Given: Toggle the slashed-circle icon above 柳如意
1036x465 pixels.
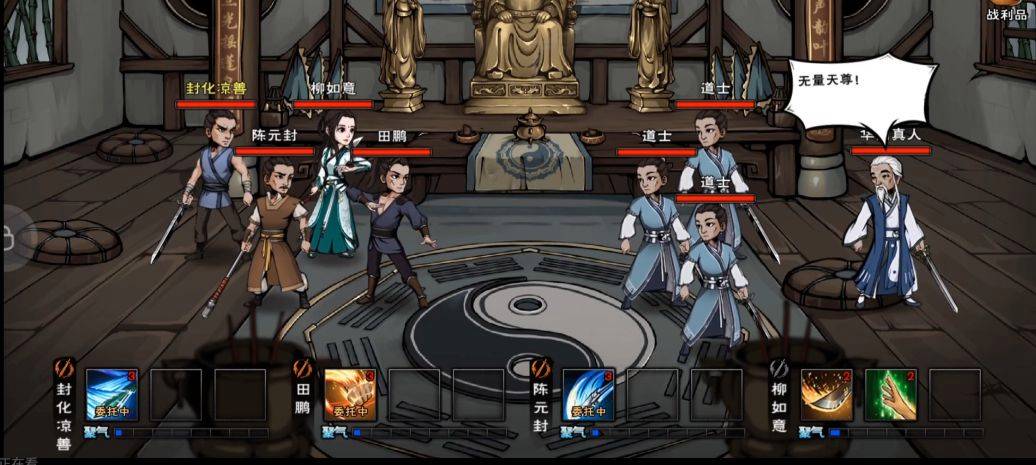Looking at the screenshot, I should (x=779, y=368).
